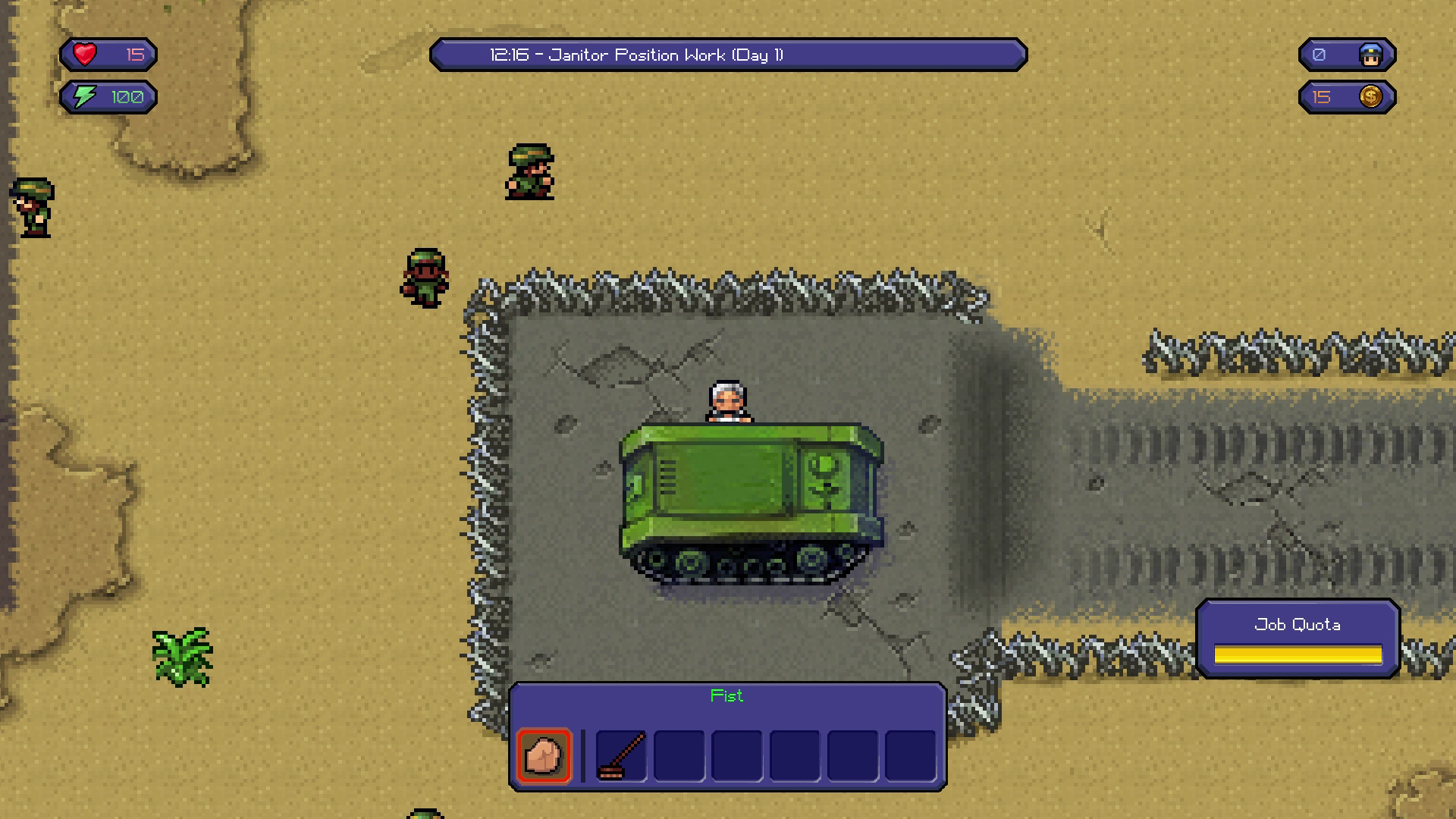Choose the mop item in the hotbar
The width and height of the screenshot is (1456, 819).
pos(621,755)
